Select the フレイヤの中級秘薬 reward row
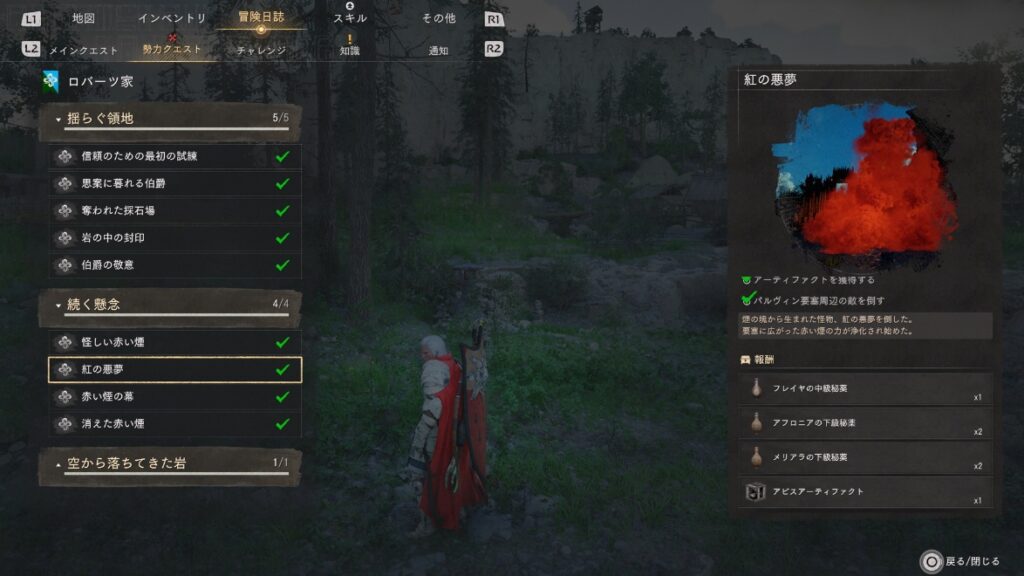 866,388
